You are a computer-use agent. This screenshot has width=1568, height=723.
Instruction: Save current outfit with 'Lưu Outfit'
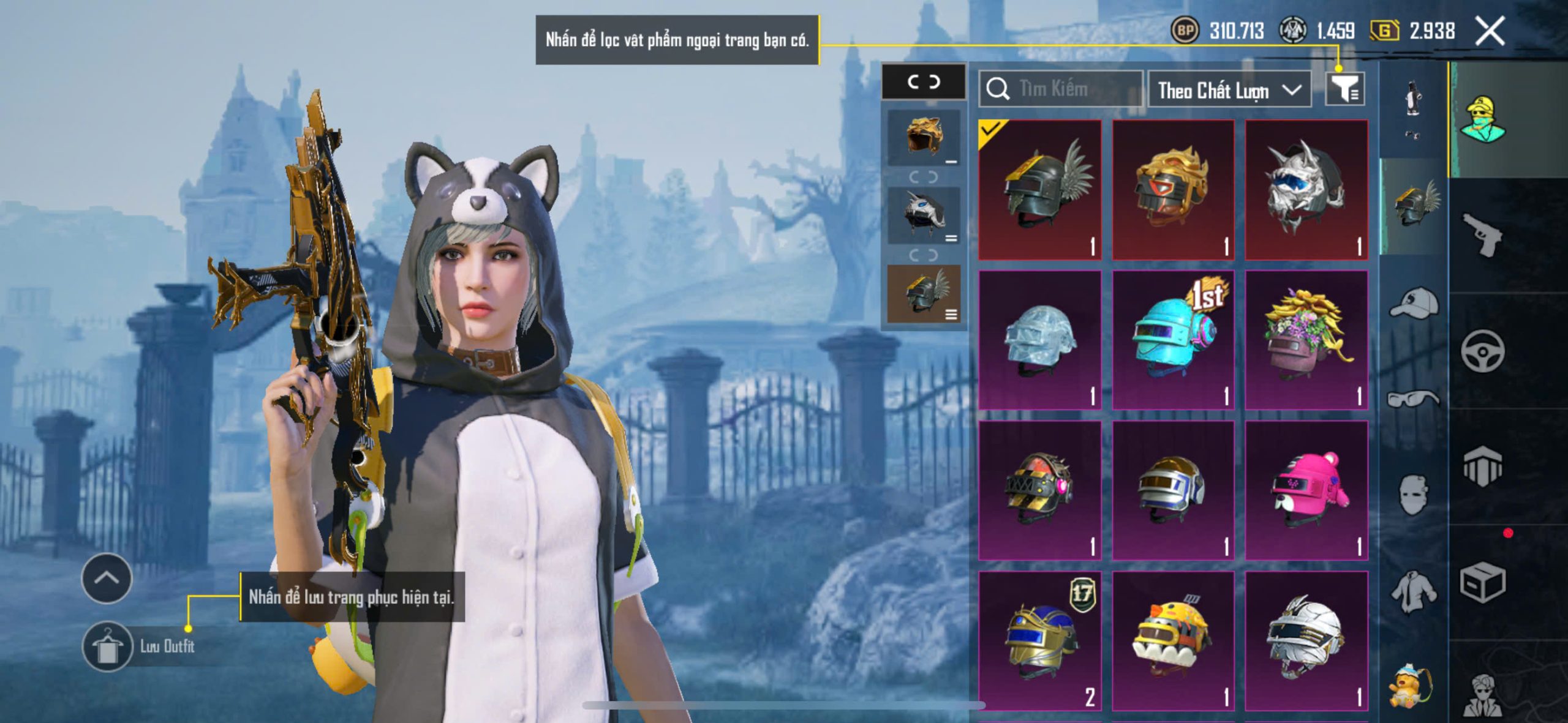click(x=108, y=646)
